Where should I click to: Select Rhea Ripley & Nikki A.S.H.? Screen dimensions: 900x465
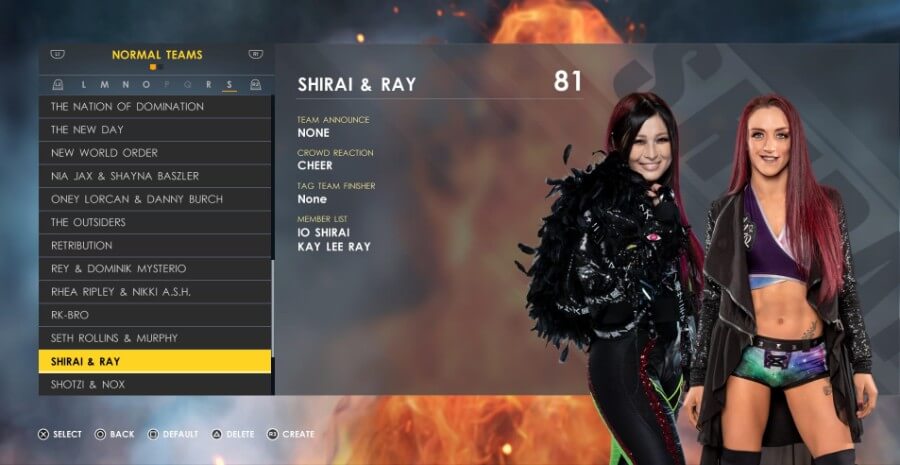click(155, 292)
